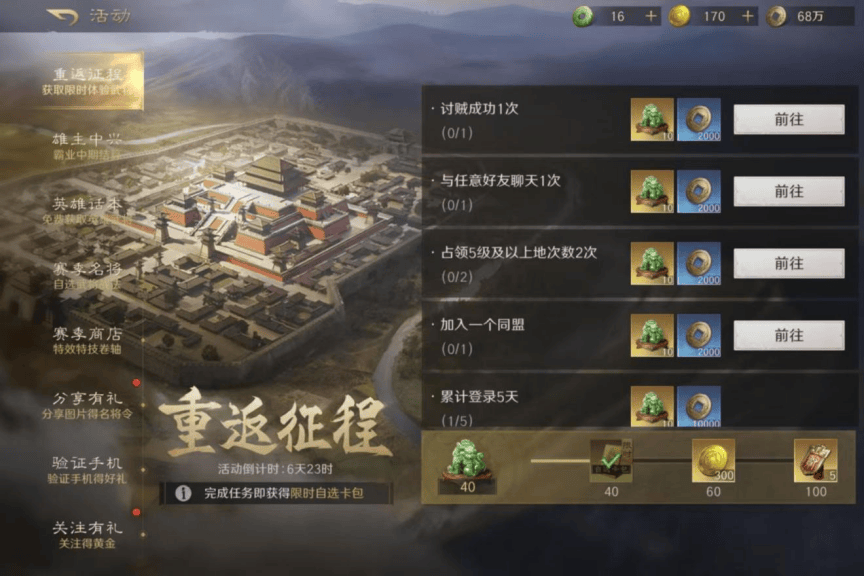Claim the gold coin reward at milestone 60

pos(713,460)
